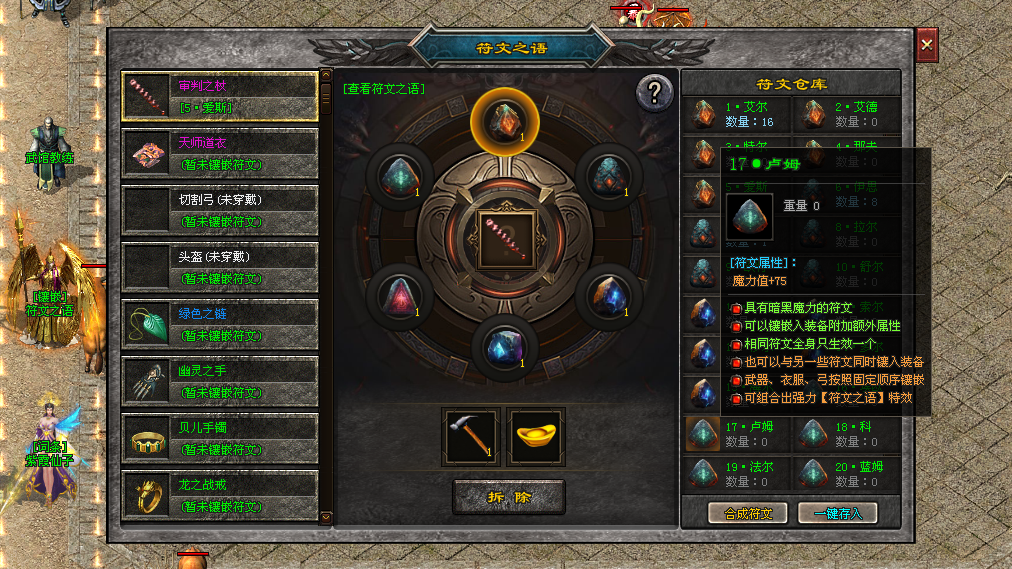
Task: Select rune 1 艾尔 in warehouse
Action: coord(736,114)
